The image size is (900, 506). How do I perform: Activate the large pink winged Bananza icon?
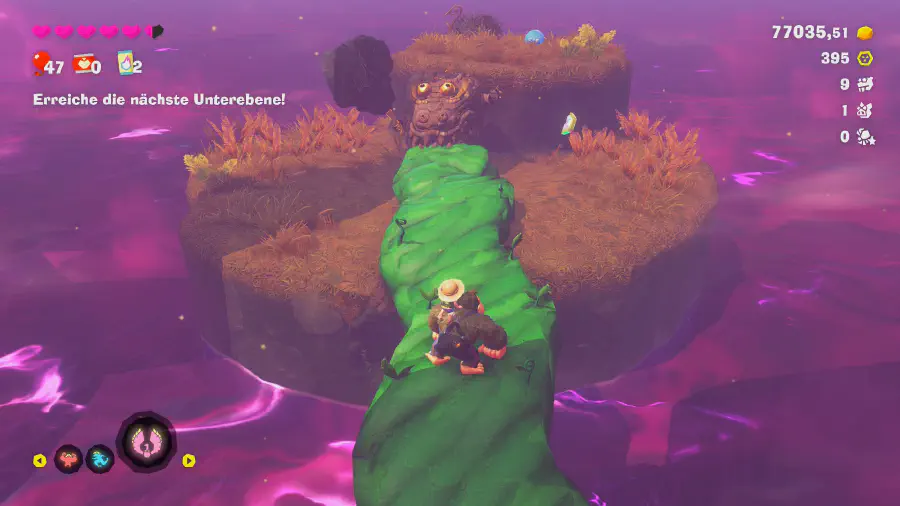pos(146,441)
